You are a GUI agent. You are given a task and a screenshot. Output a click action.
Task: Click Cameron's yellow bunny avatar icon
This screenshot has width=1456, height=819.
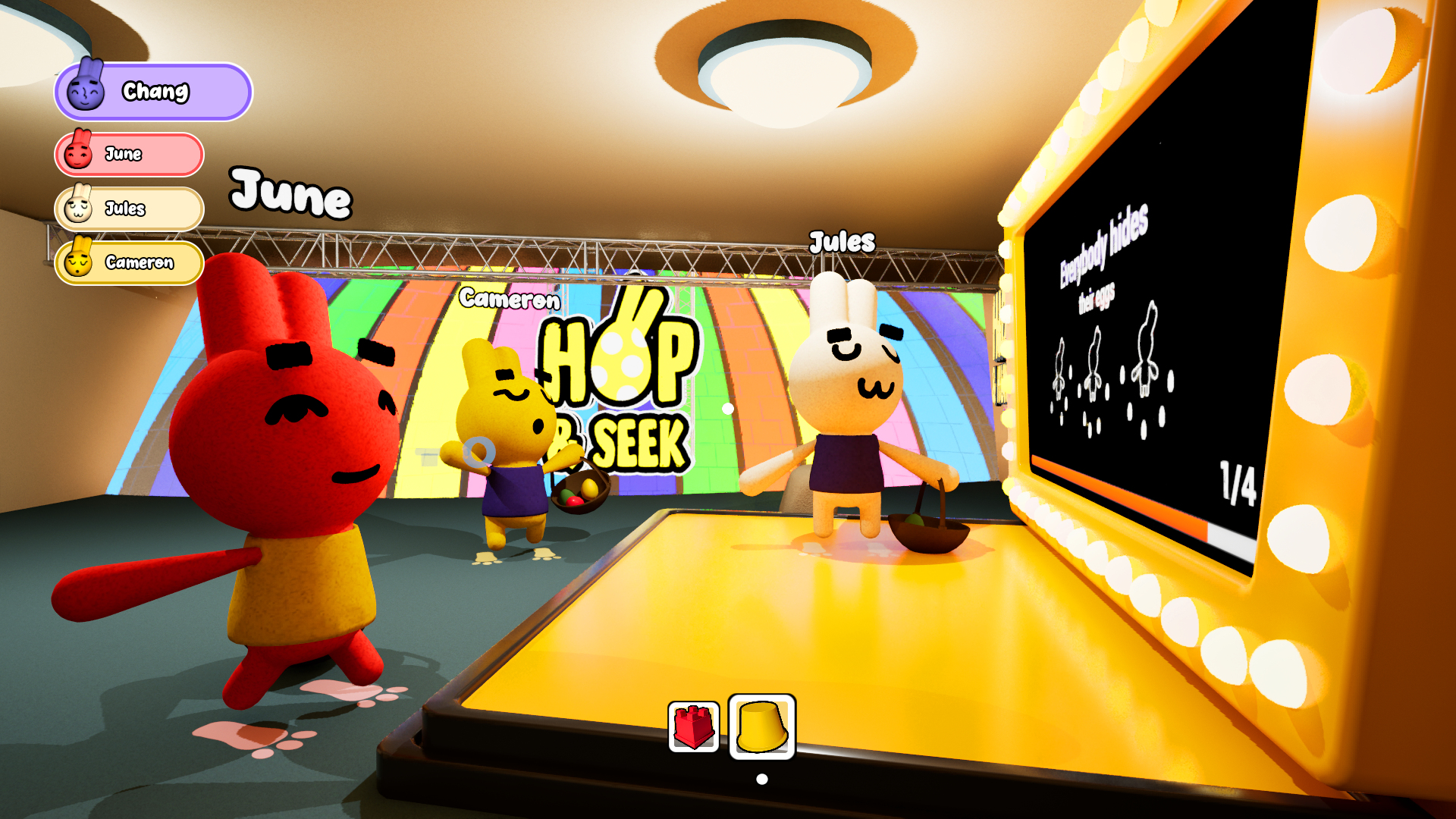(78, 263)
